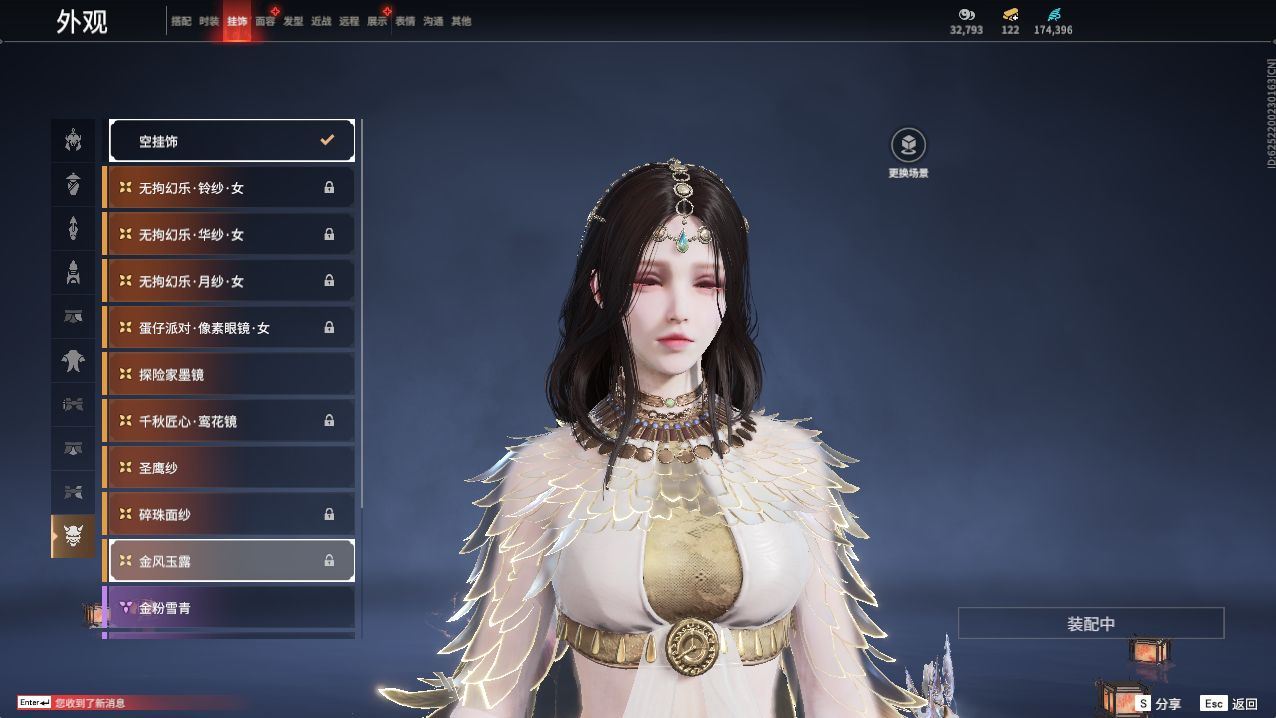Switch to the 表情 tab
The image size is (1276, 718).
[x=405, y=21]
